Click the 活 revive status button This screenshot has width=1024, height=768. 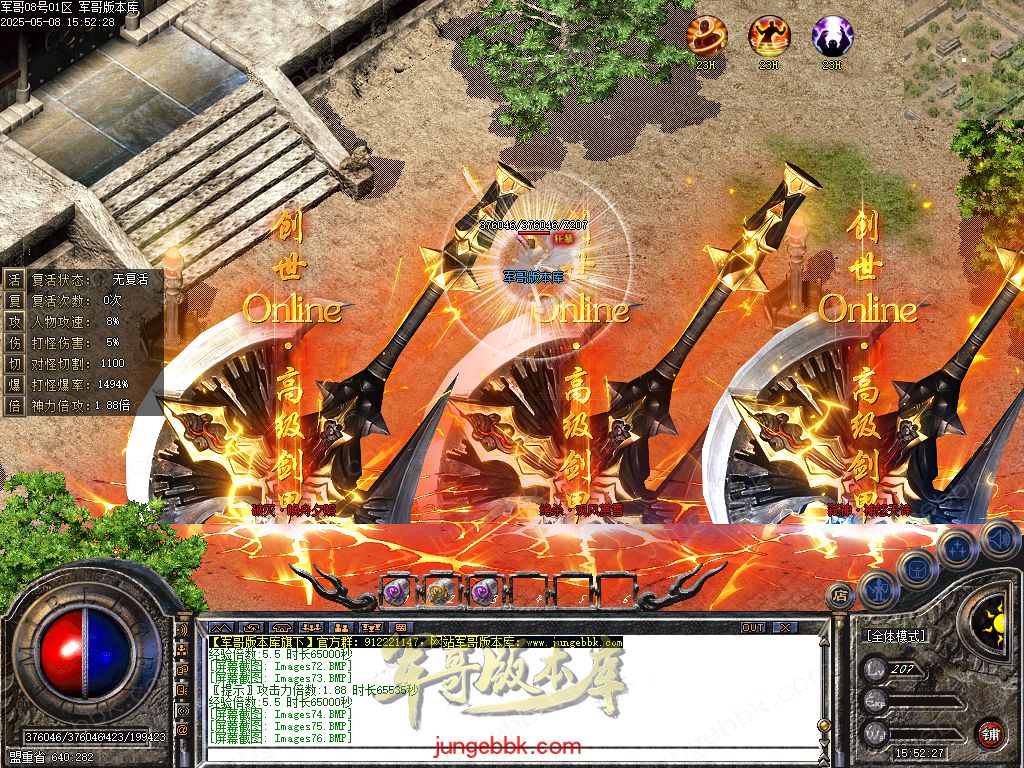[14, 280]
